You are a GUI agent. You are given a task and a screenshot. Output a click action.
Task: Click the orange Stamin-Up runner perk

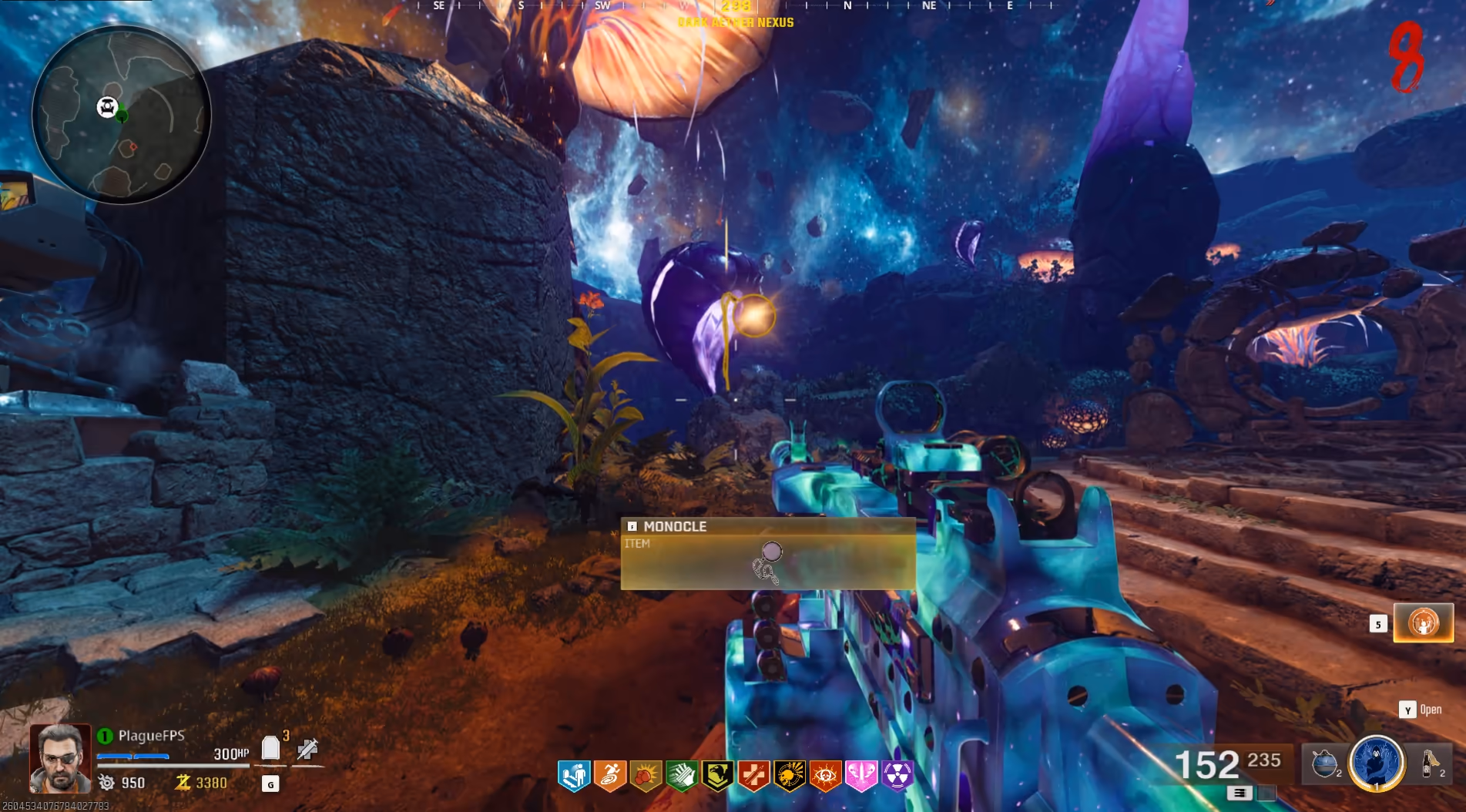coord(609,776)
